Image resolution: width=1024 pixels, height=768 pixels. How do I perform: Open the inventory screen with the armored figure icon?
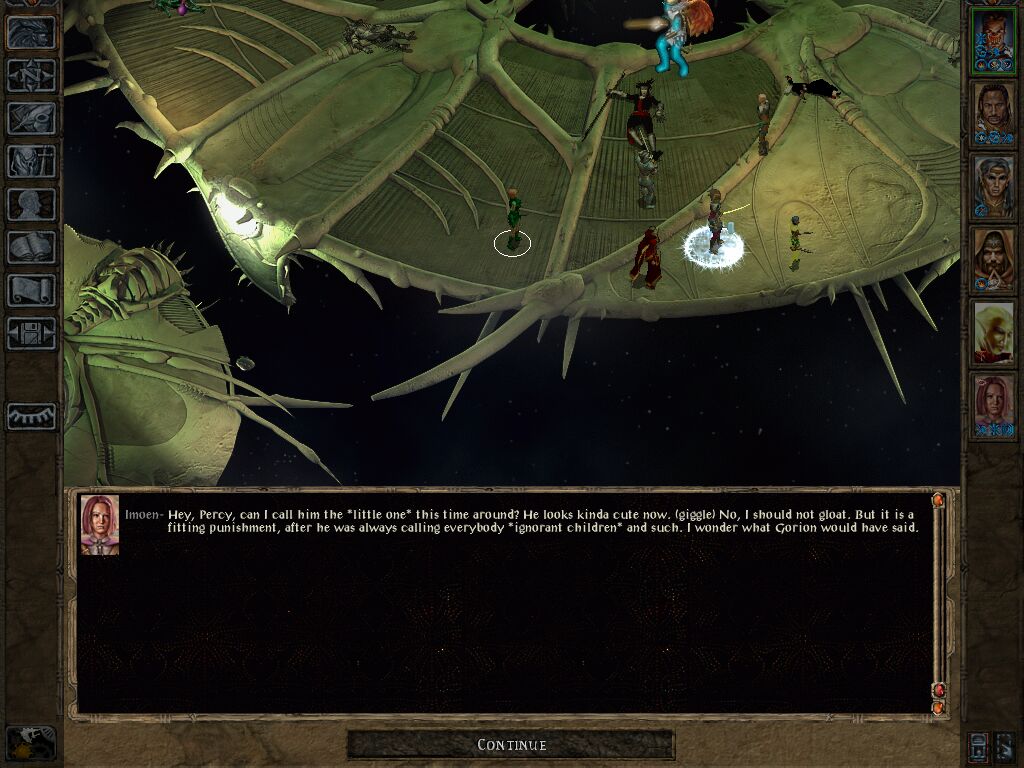[x=31, y=162]
